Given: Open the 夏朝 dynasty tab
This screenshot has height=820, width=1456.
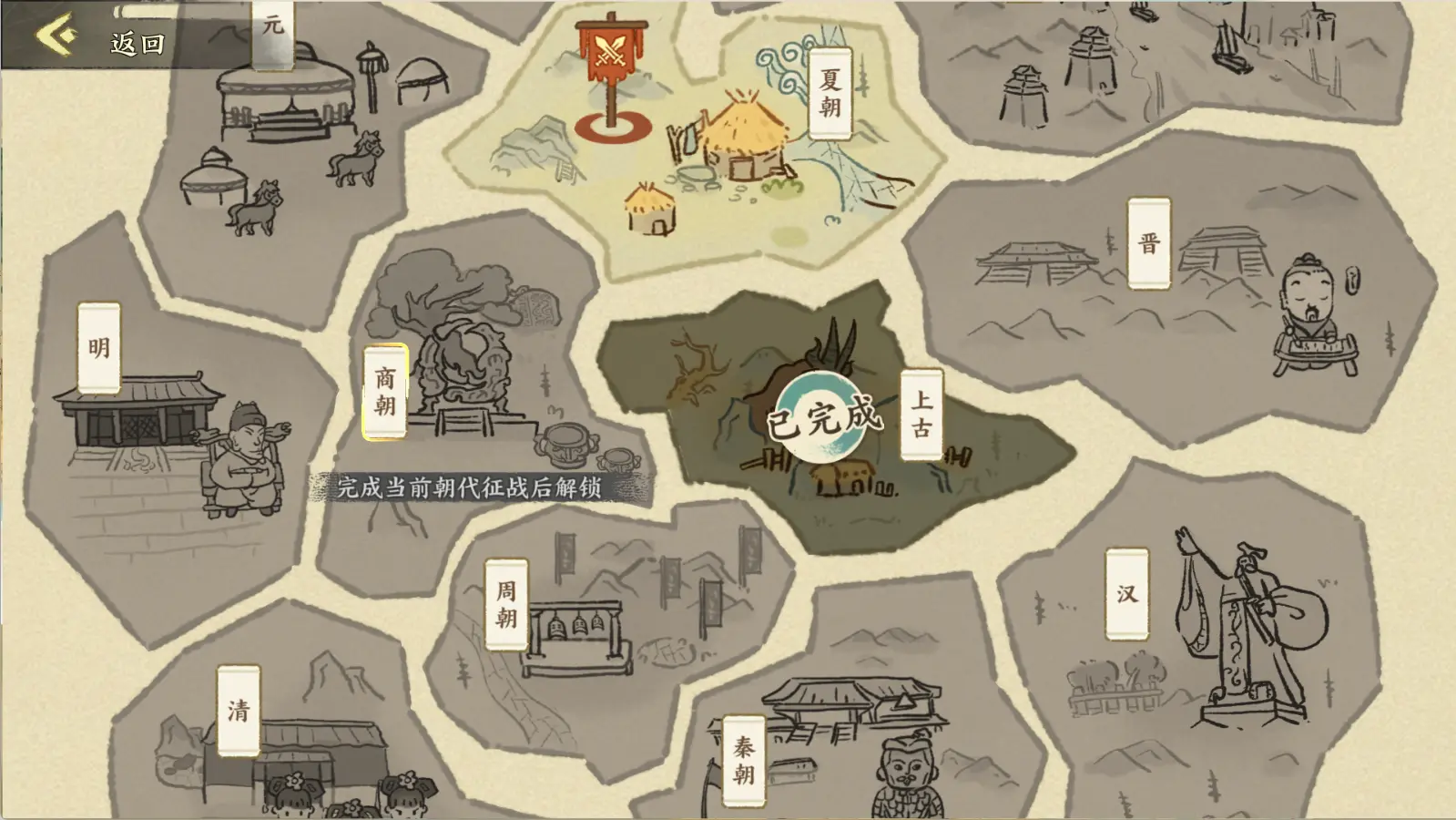Looking at the screenshot, I should pyautogui.click(x=830, y=93).
